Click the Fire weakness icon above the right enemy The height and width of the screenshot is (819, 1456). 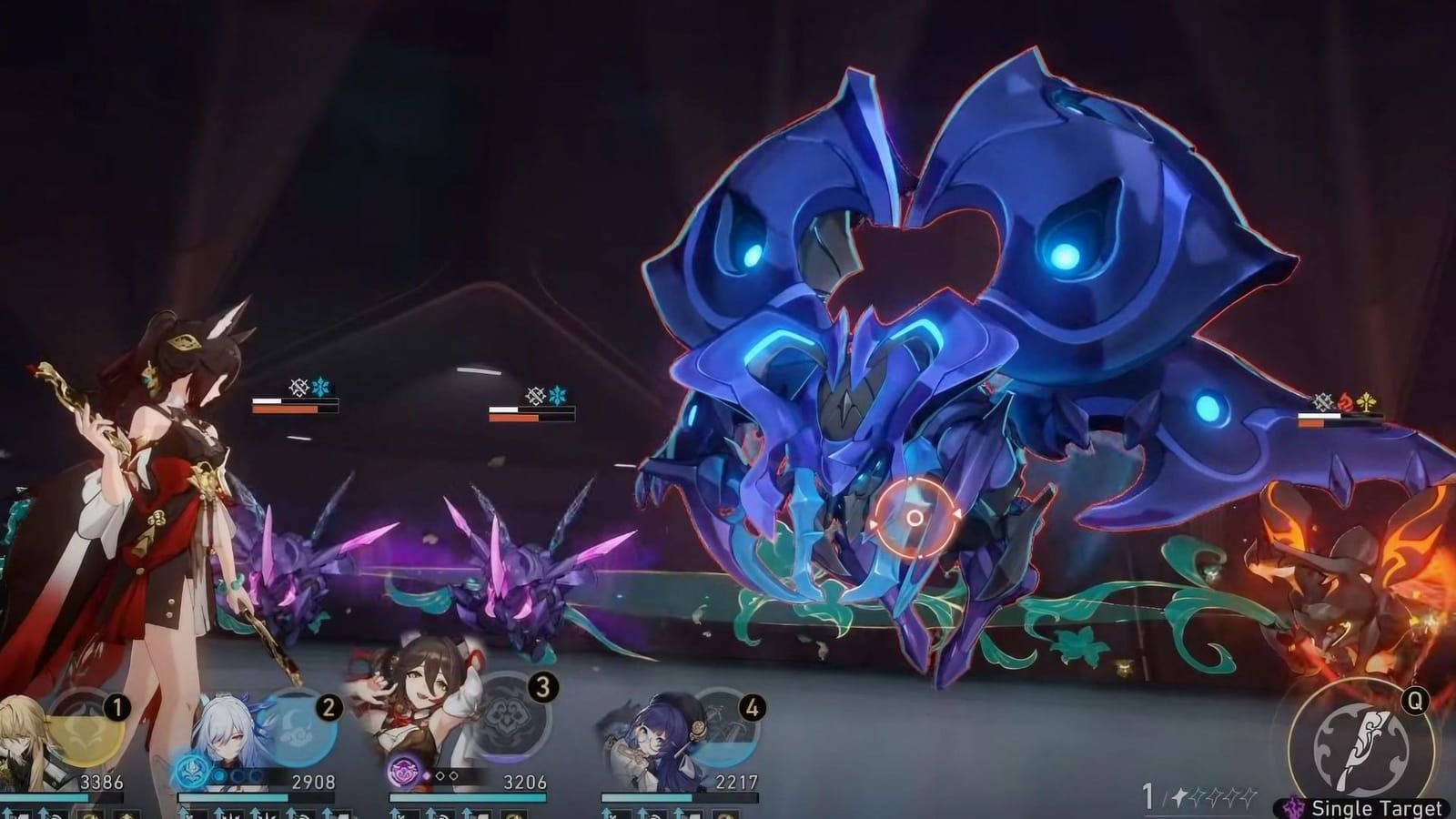1345,401
